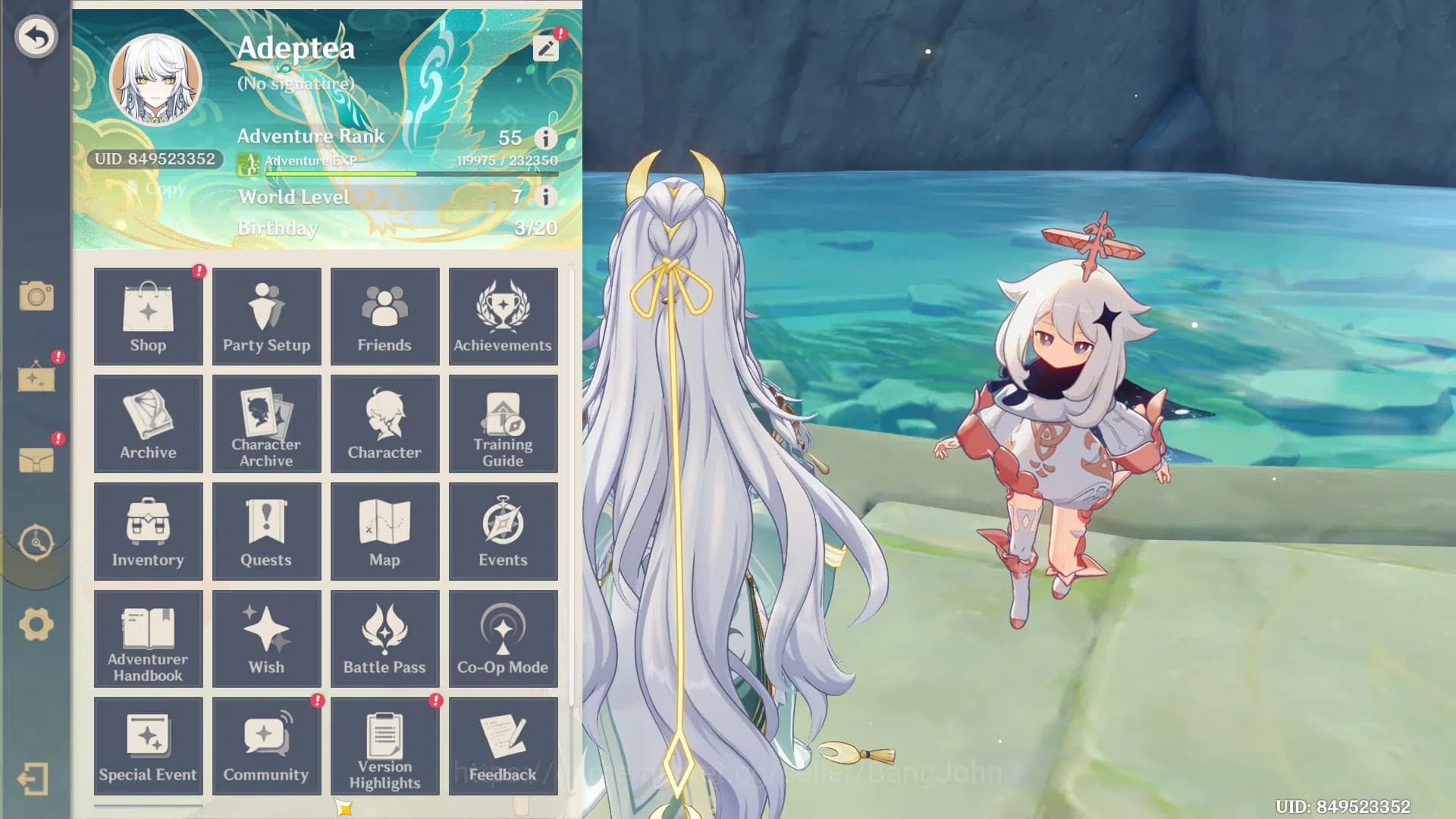This screenshot has height=819, width=1456.
Task: Open the Adventurer Handbook
Action: tap(148, 639)
